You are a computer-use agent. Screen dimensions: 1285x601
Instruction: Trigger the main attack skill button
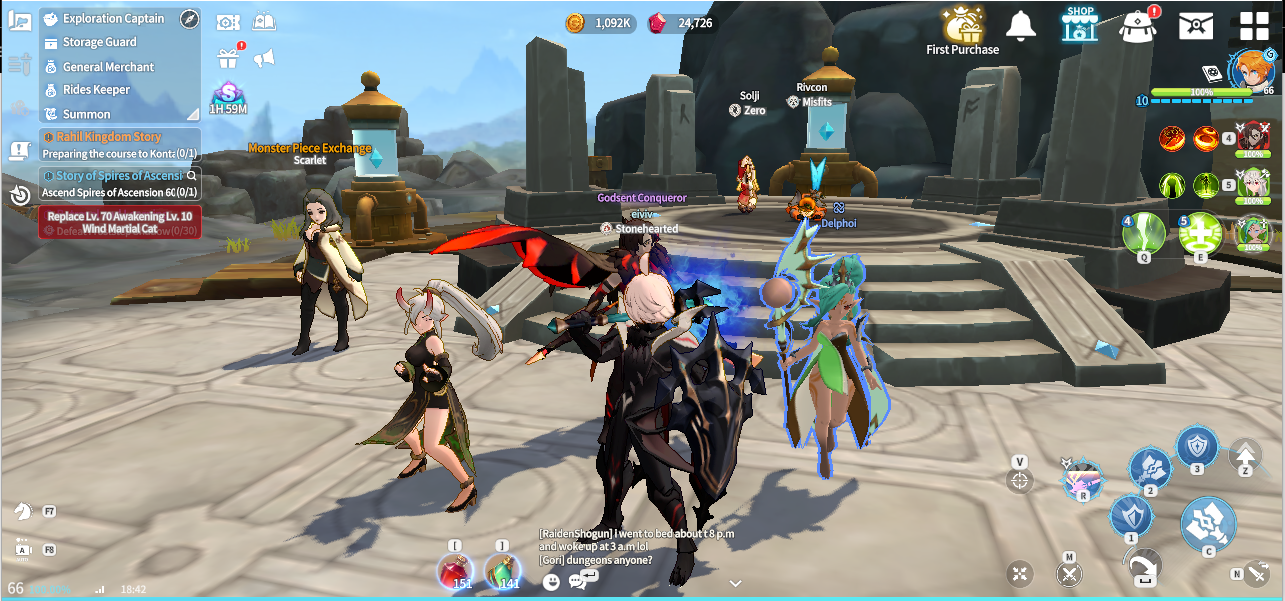(x=1208, y=523)
